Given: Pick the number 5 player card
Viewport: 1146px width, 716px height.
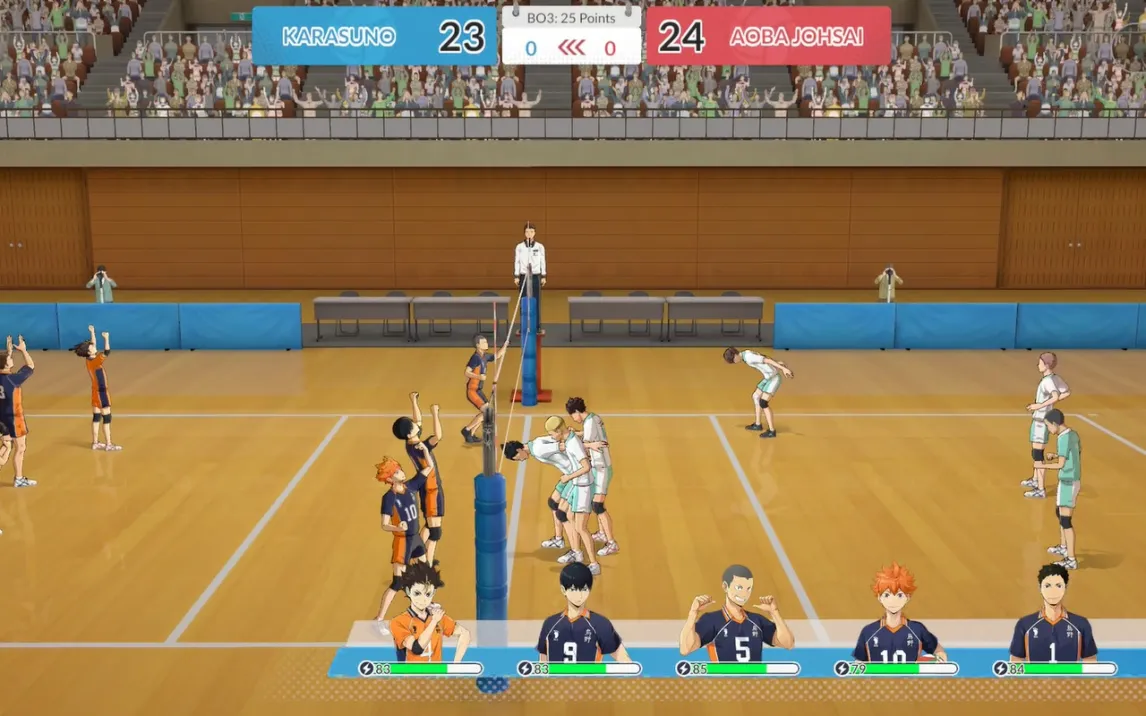Looking at the screenshot, I should pos(737,620).
